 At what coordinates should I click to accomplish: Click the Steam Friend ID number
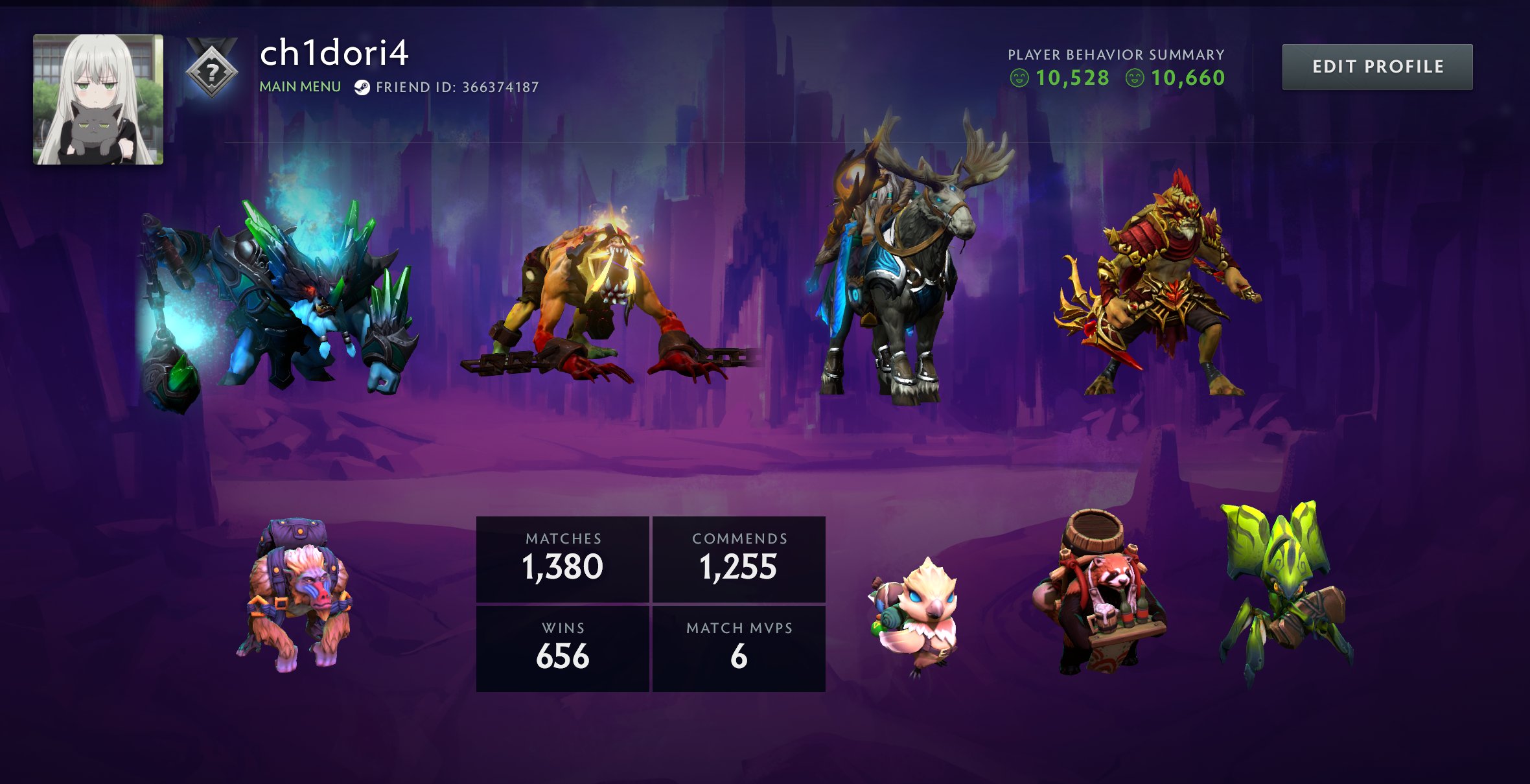click(x=500, y=87)
